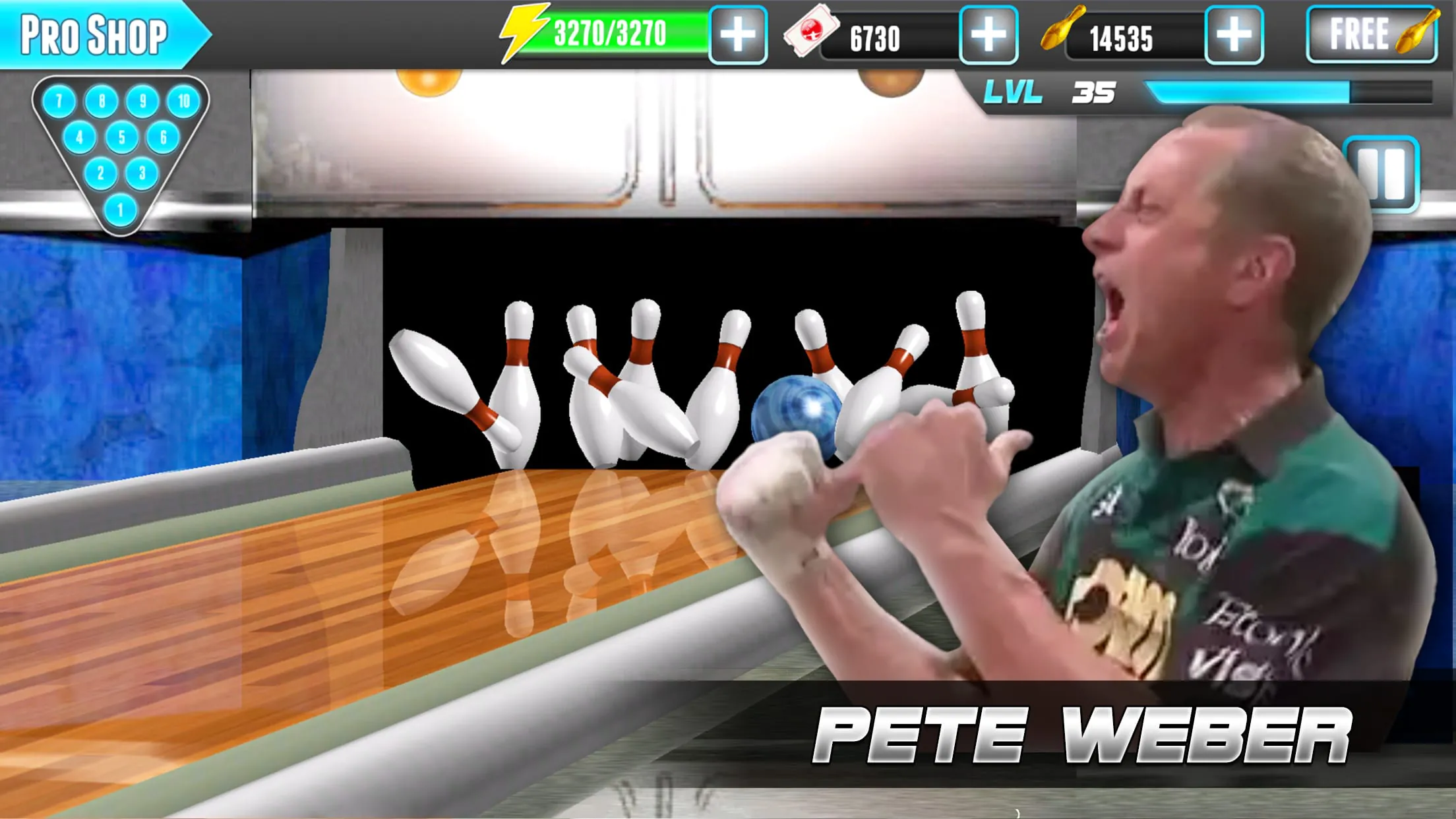
Task: Select pin 4 in the pin rack diagram
Action: (80, 138)
